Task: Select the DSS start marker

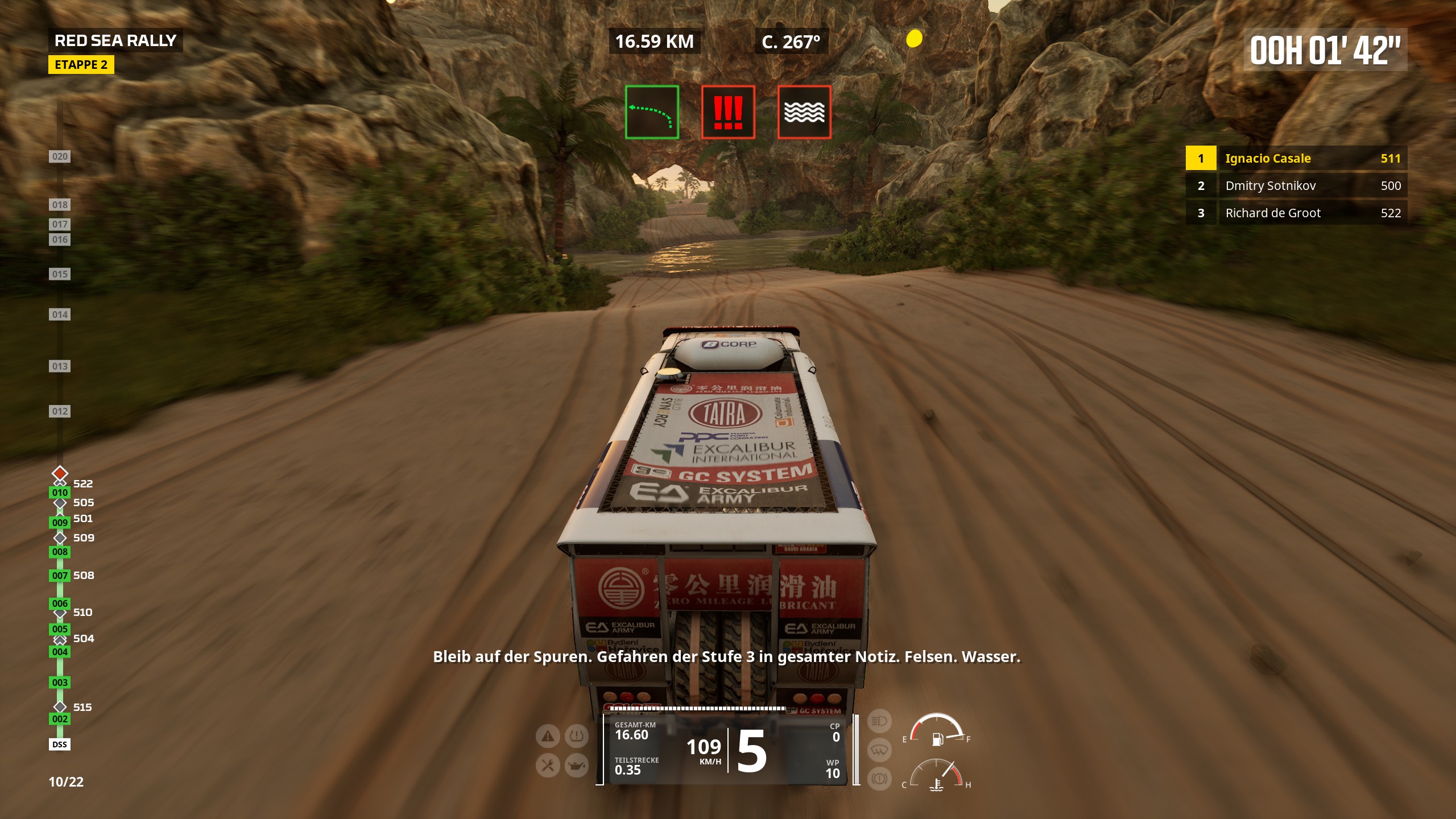Action: (60, 744)
